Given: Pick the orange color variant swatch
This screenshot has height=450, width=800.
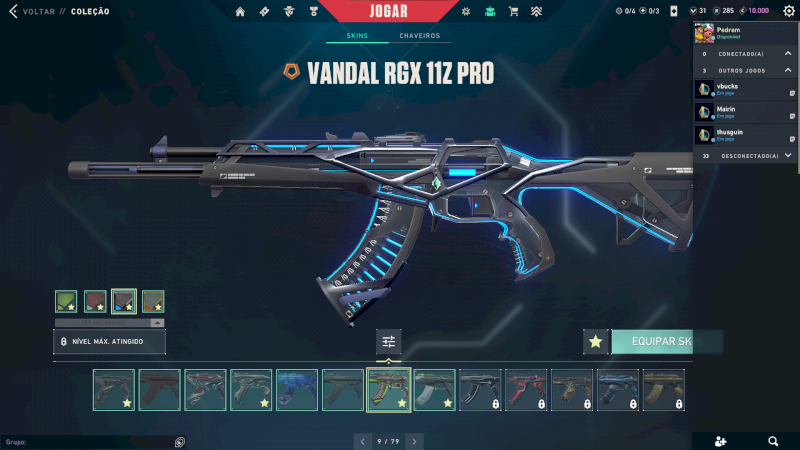Looking at the screenshot, I should [x=153, y=301].
